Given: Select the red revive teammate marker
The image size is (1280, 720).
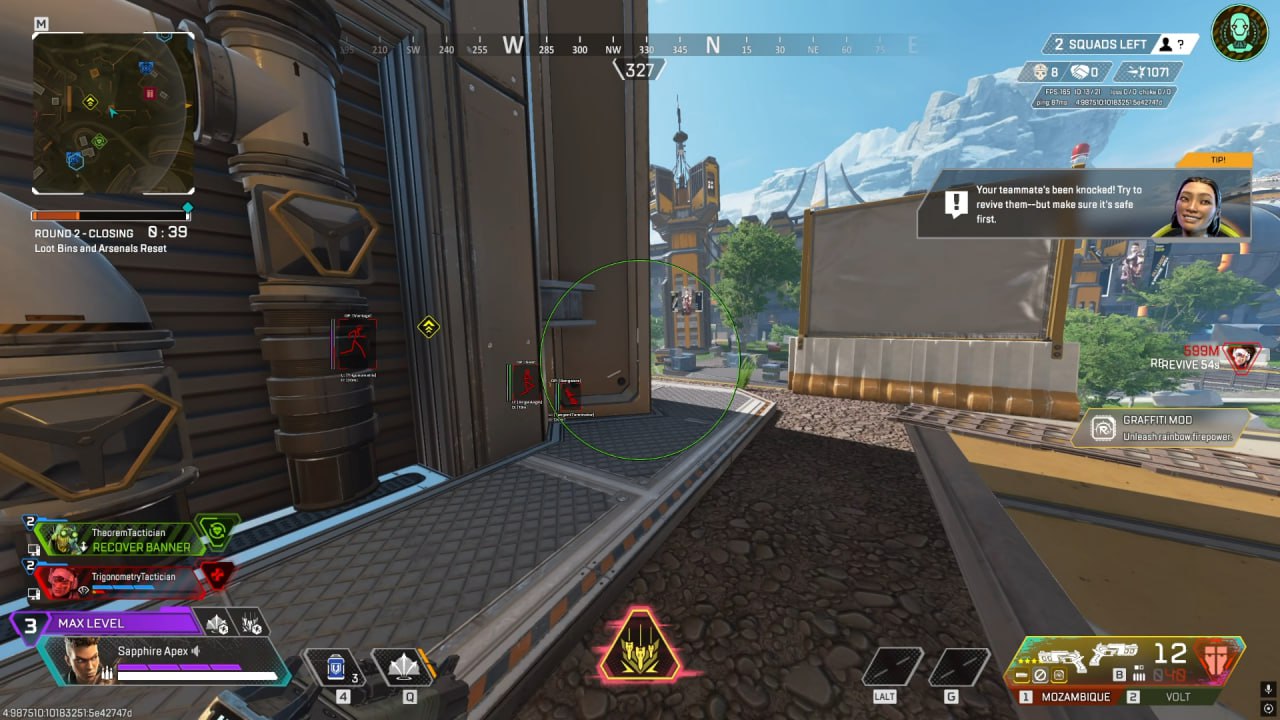Looking at the screenshot, I should 1243,358.
